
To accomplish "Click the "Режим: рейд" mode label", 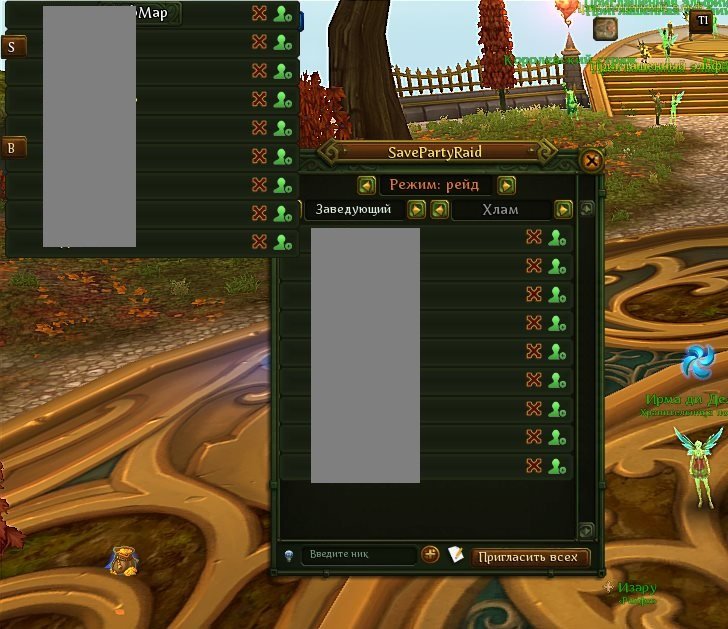I will coord(436,185).
